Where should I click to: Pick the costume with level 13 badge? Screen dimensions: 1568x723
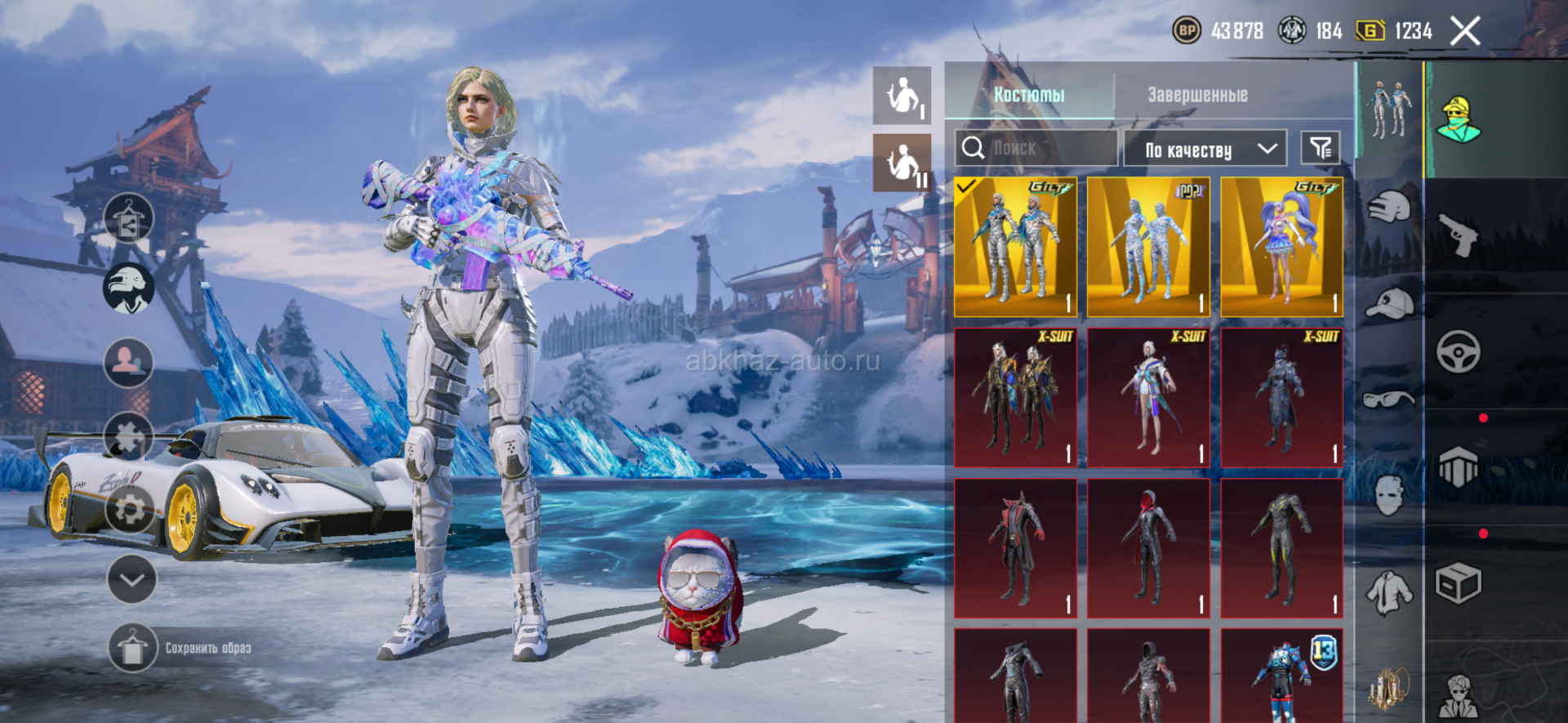(x=1281, y=675)
